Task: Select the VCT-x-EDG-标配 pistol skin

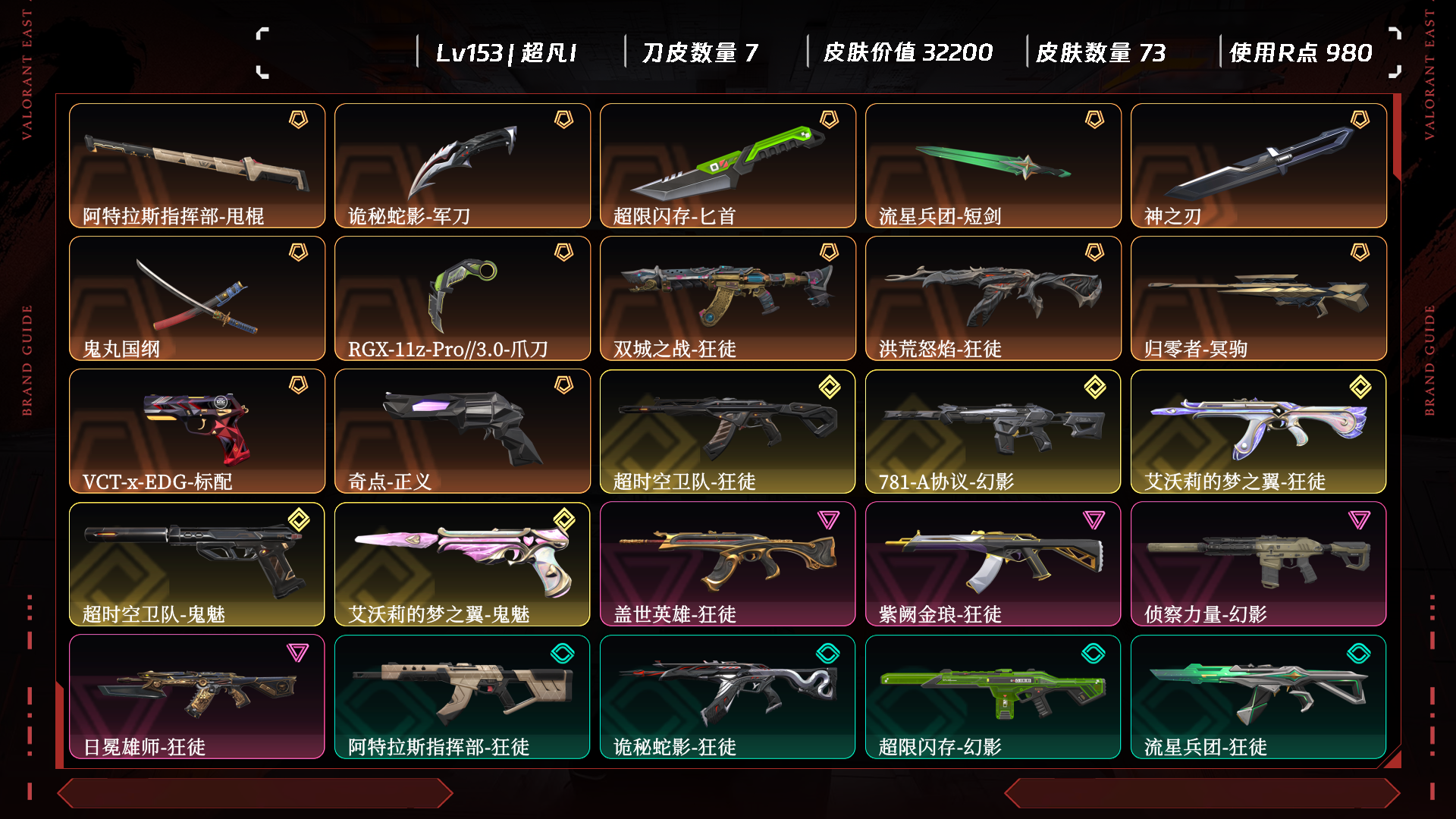Action: [197, 431]
